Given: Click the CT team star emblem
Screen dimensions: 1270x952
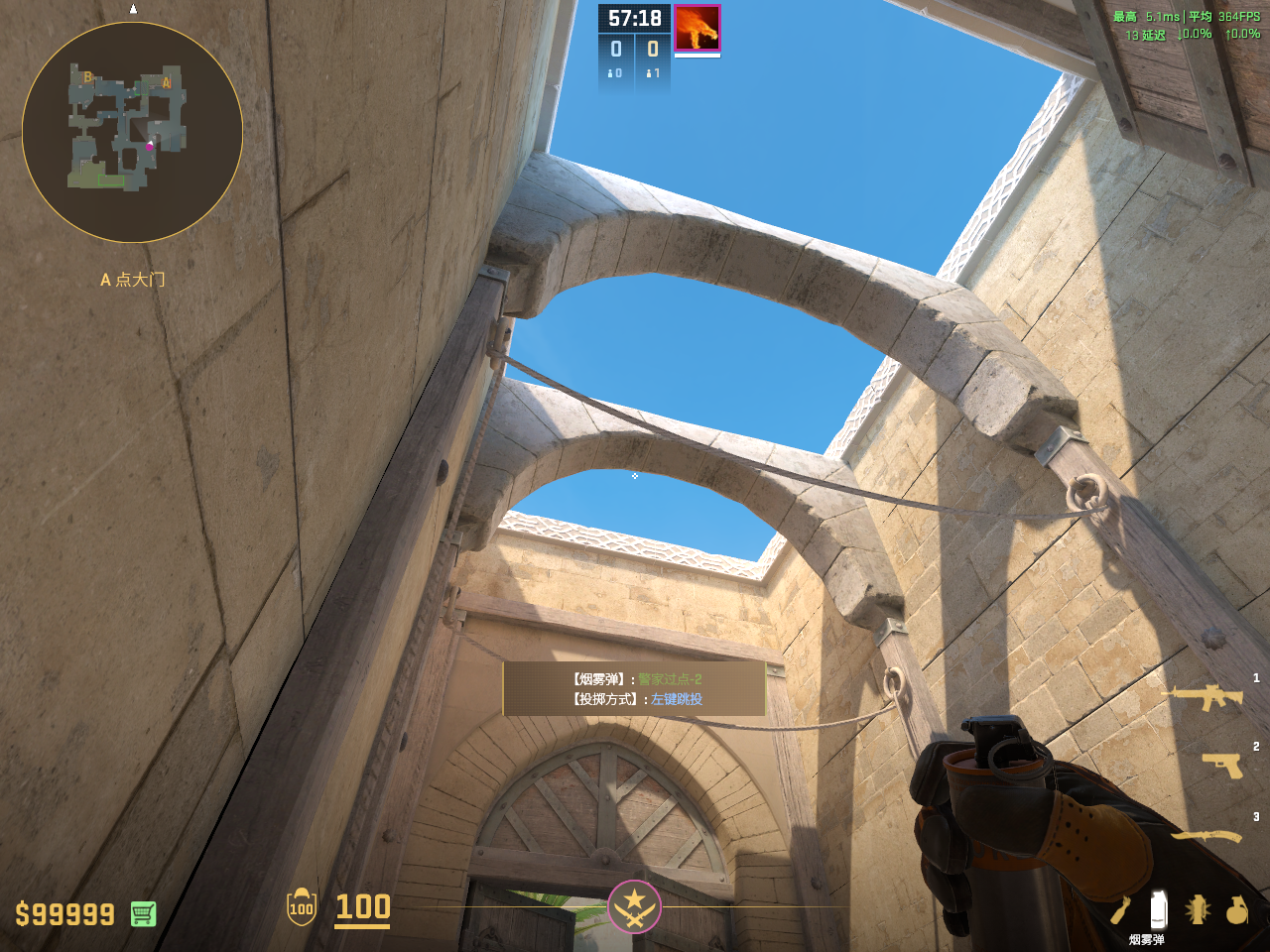Looking at the screenshot, I should 634,906.
